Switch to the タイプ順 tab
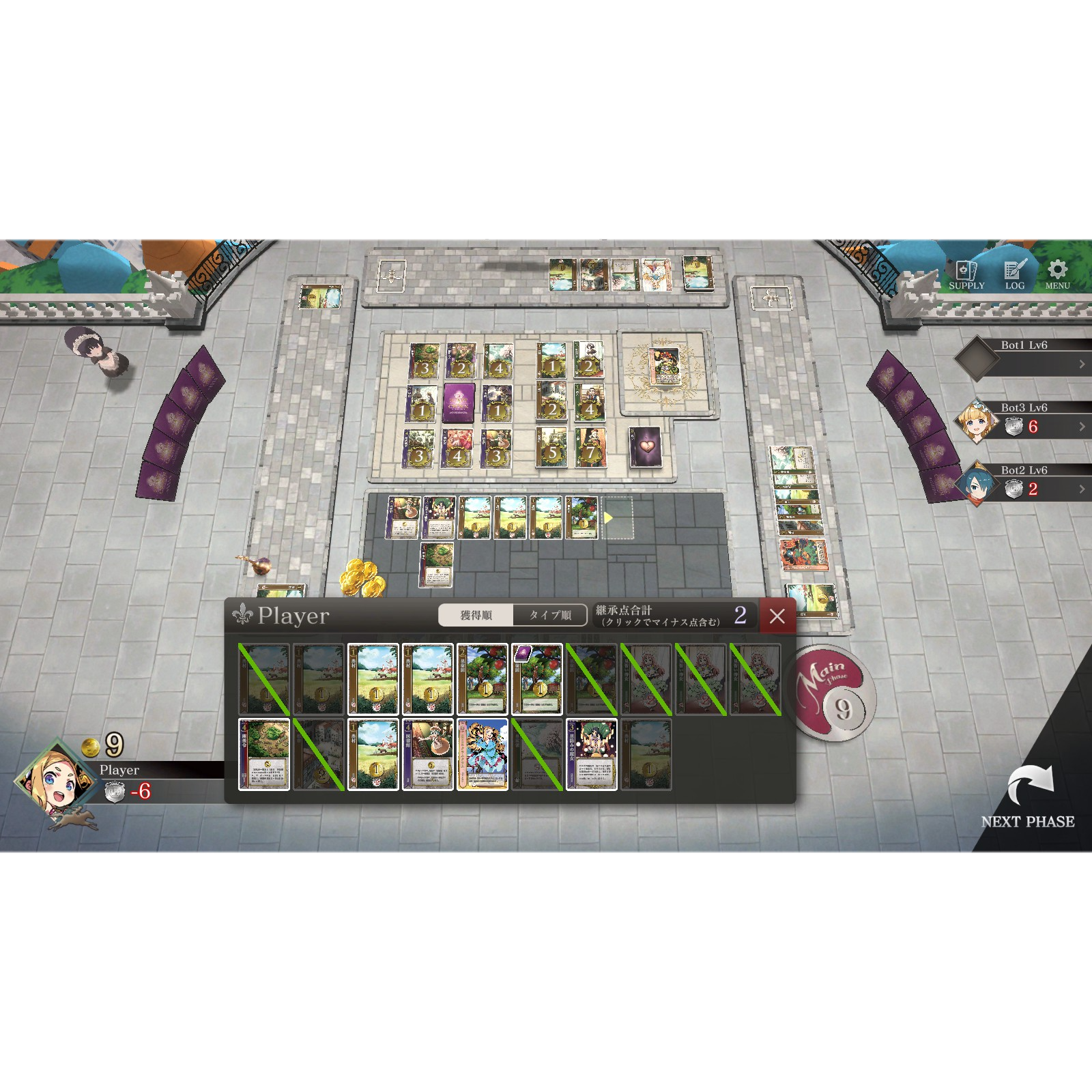1092x1092 pixels. point(549,616)
